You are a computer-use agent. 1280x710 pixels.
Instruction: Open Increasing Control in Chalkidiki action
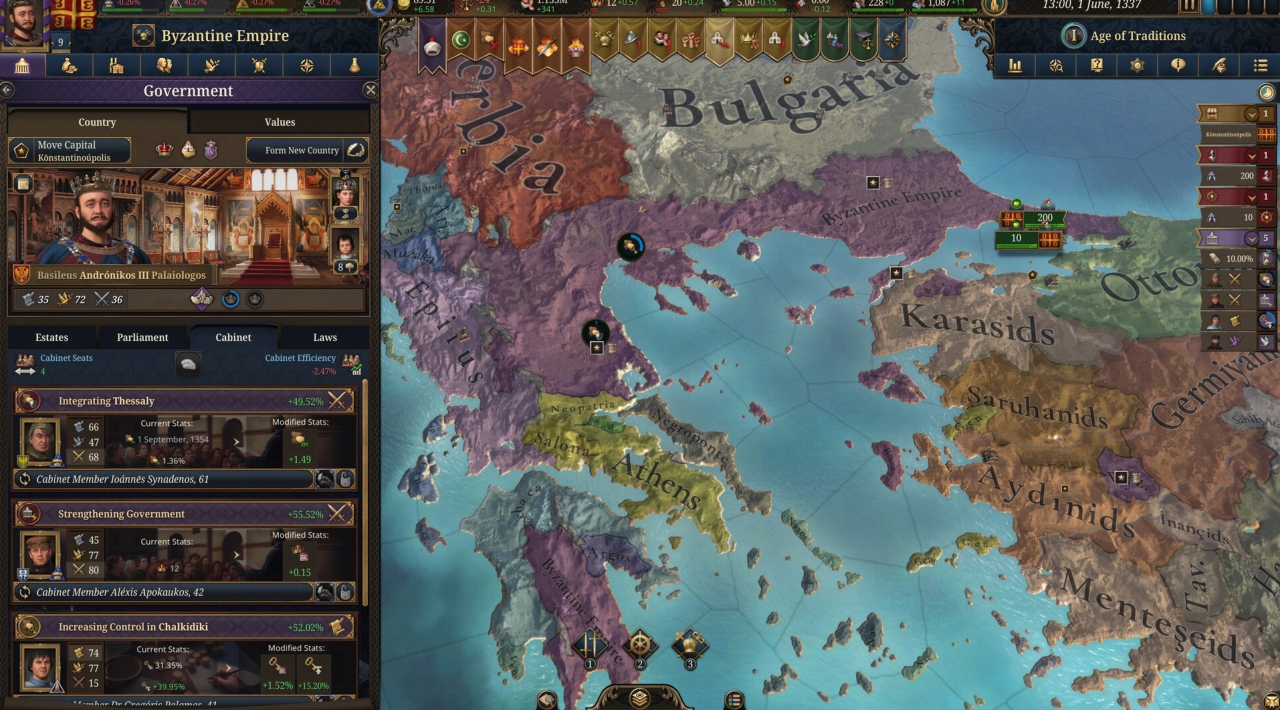(185, 627)
